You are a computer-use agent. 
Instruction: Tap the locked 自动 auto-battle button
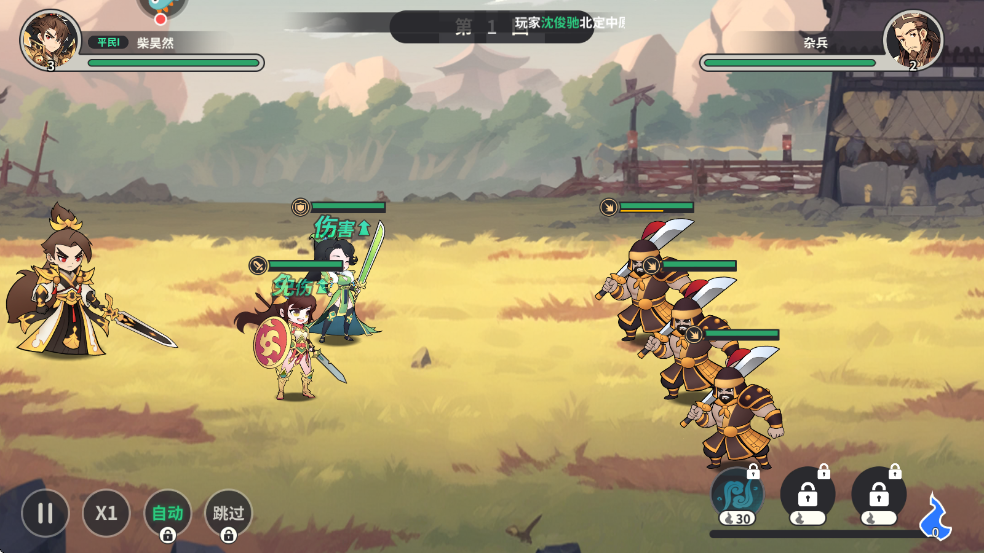[x=167, y=513]
